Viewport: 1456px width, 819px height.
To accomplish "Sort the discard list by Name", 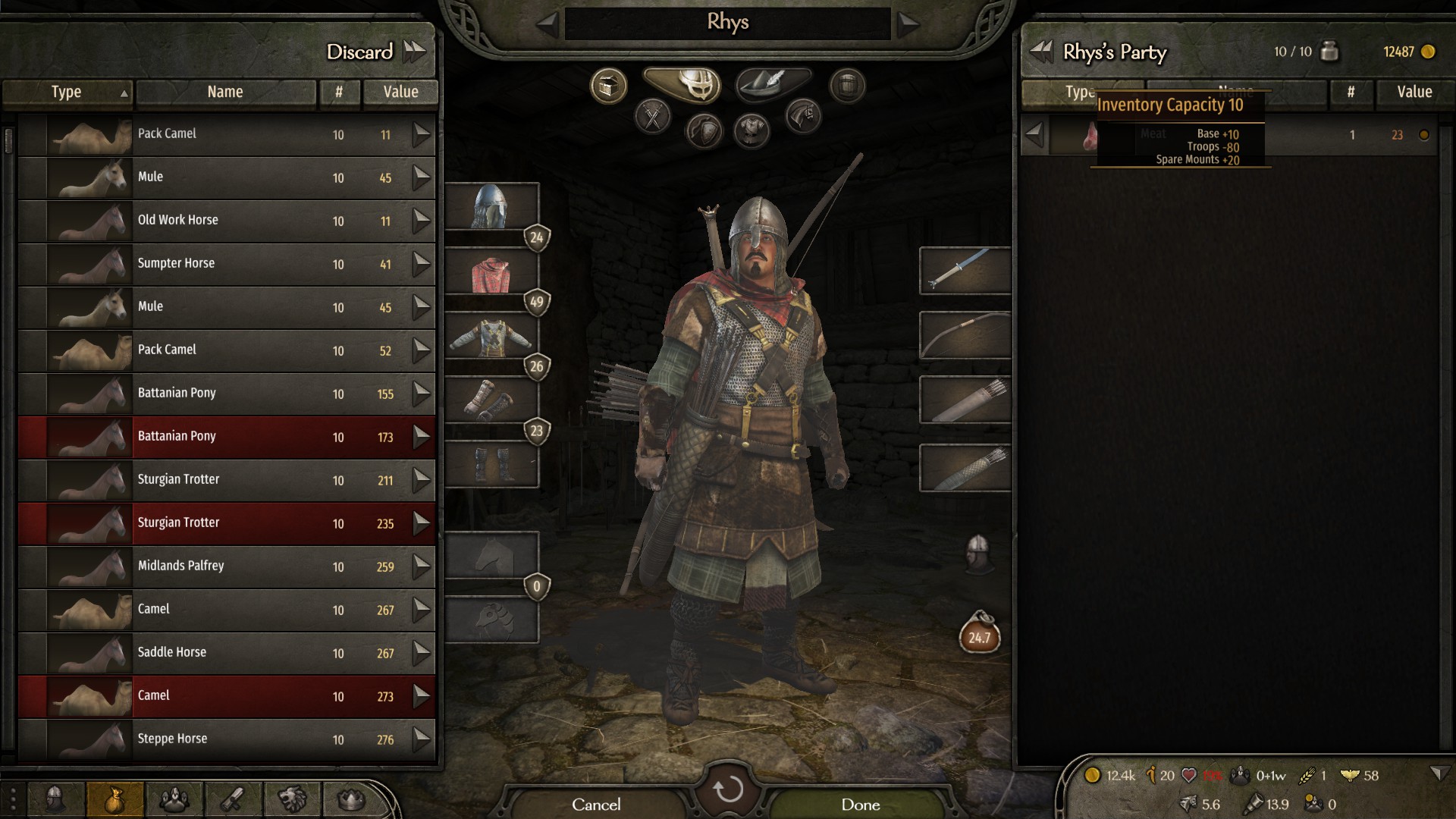I will click(x=225, y=92).
